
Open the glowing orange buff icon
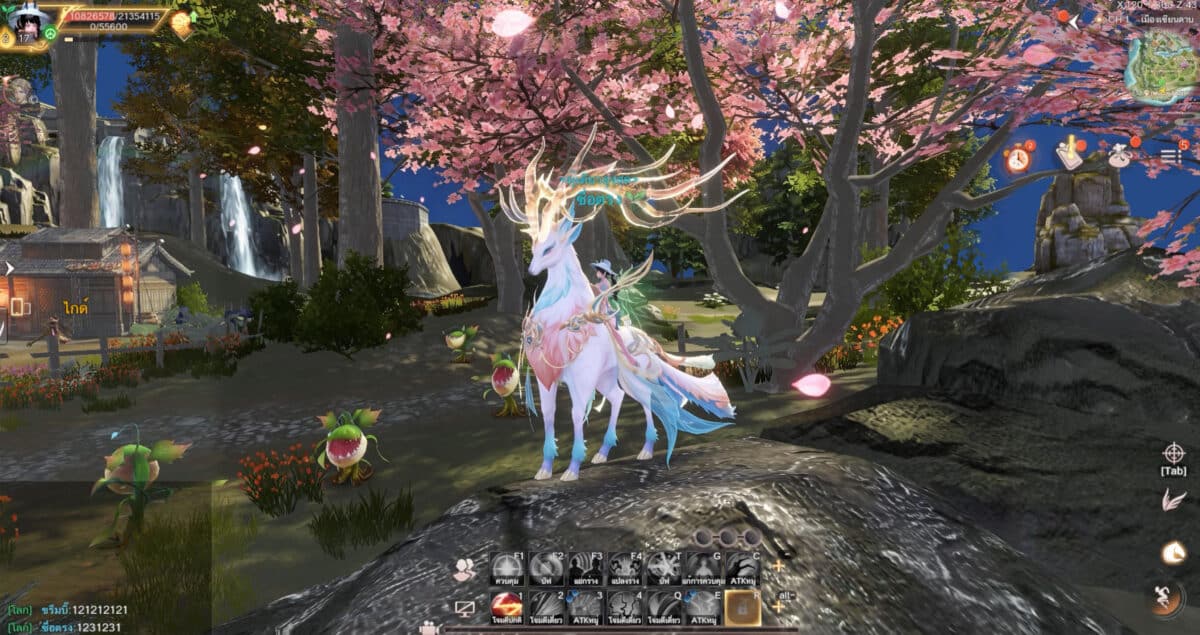(181, 23)
